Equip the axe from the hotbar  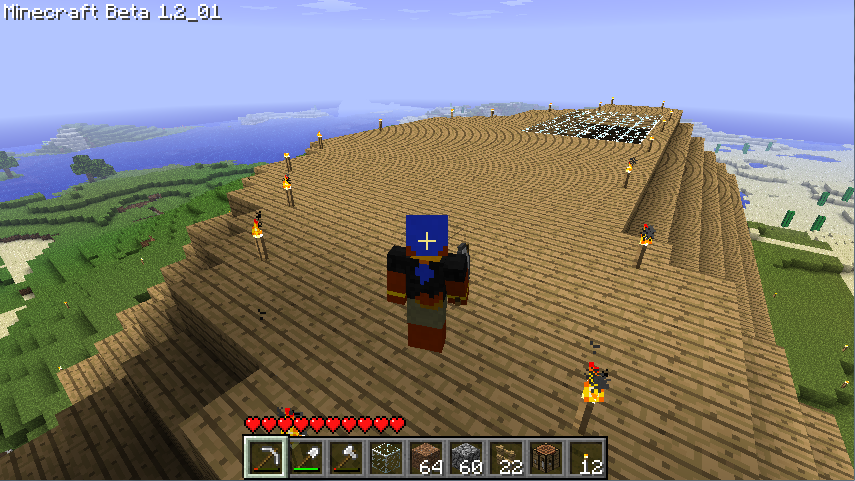[x=345, y=458]
